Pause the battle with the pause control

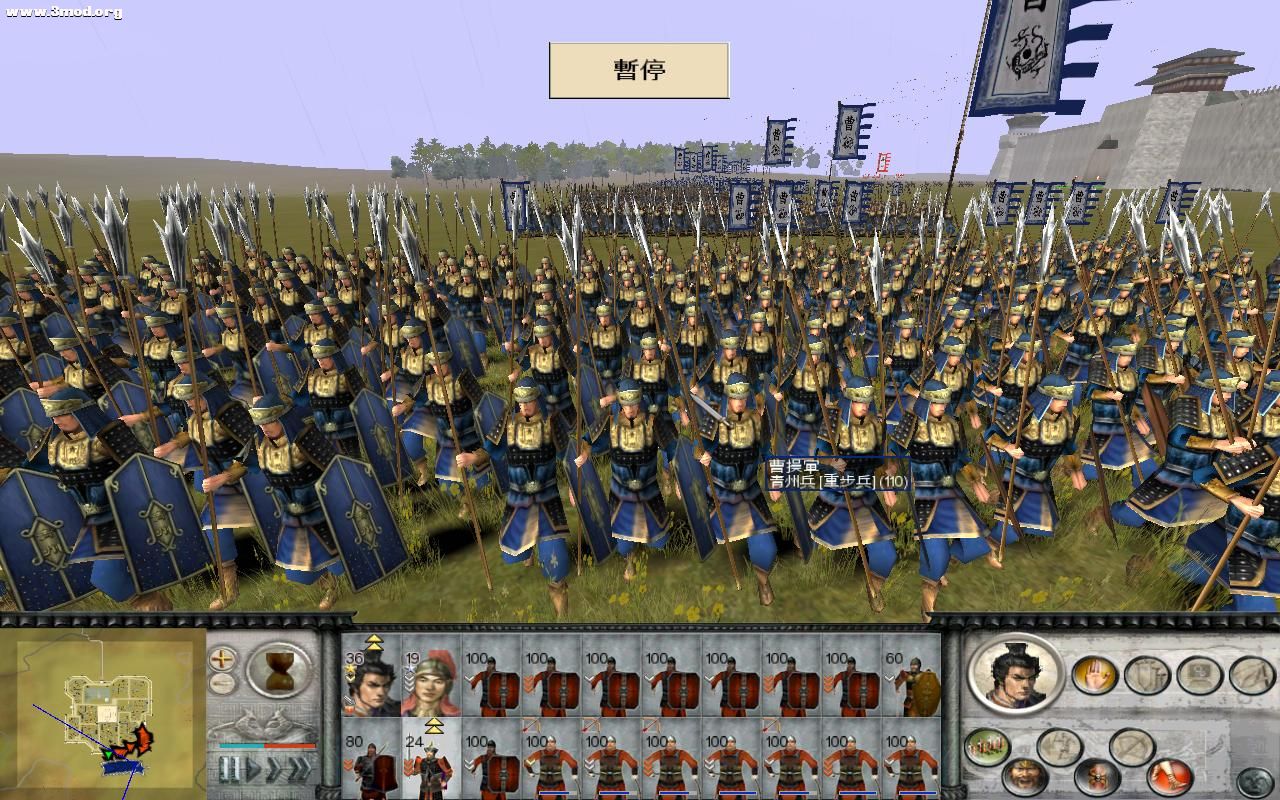click(230, 768)
